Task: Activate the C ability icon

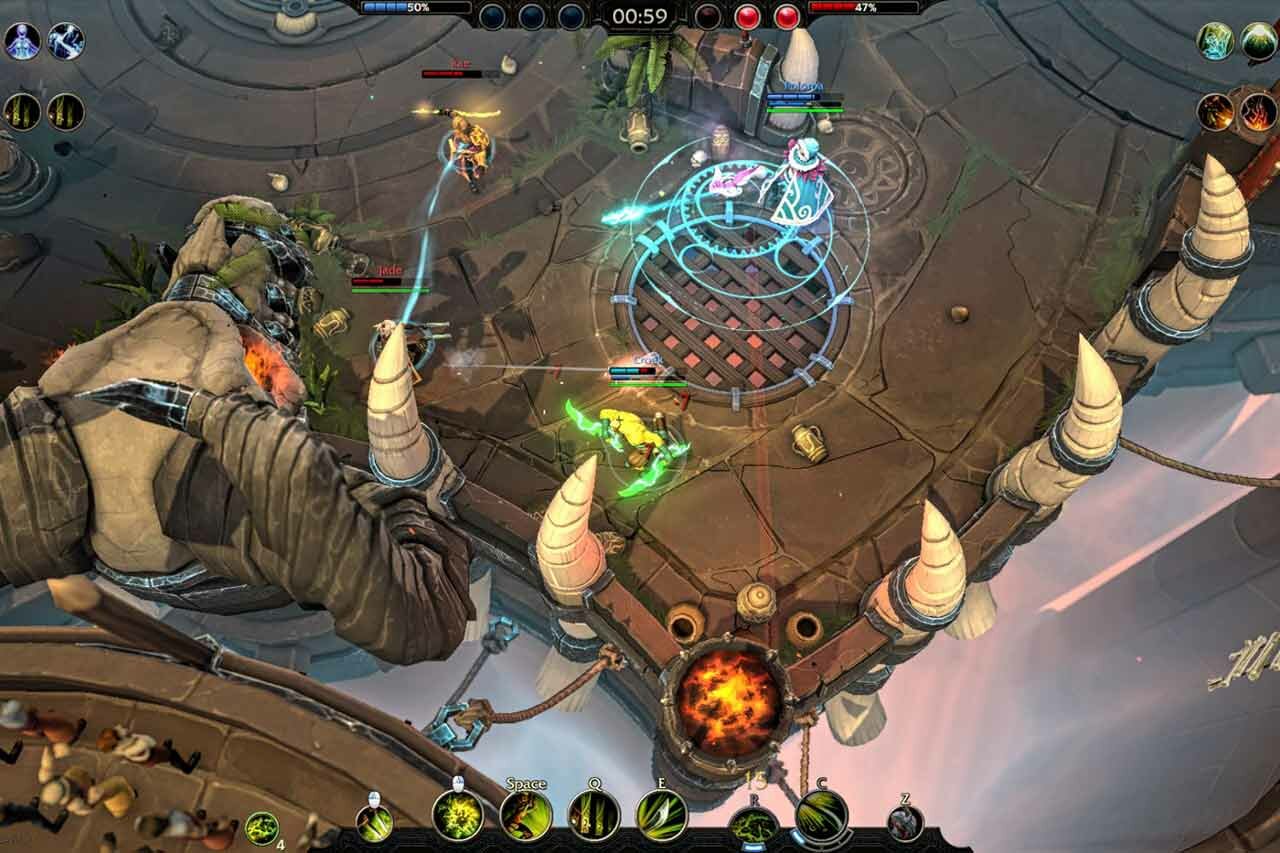Action: coord(822,816)
